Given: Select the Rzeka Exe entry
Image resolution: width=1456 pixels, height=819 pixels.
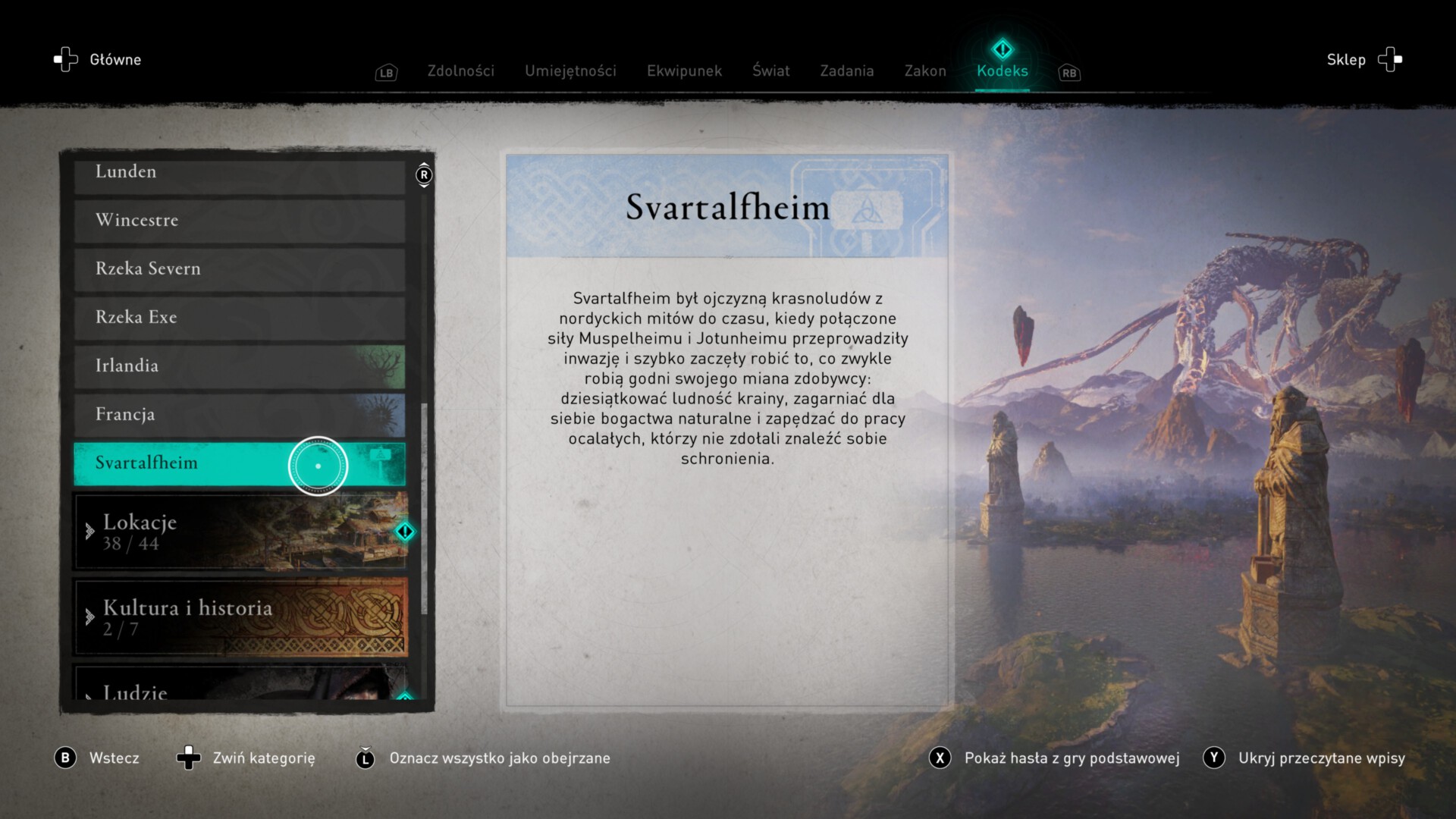Looking at the screenshot, I should pos(239,318).
